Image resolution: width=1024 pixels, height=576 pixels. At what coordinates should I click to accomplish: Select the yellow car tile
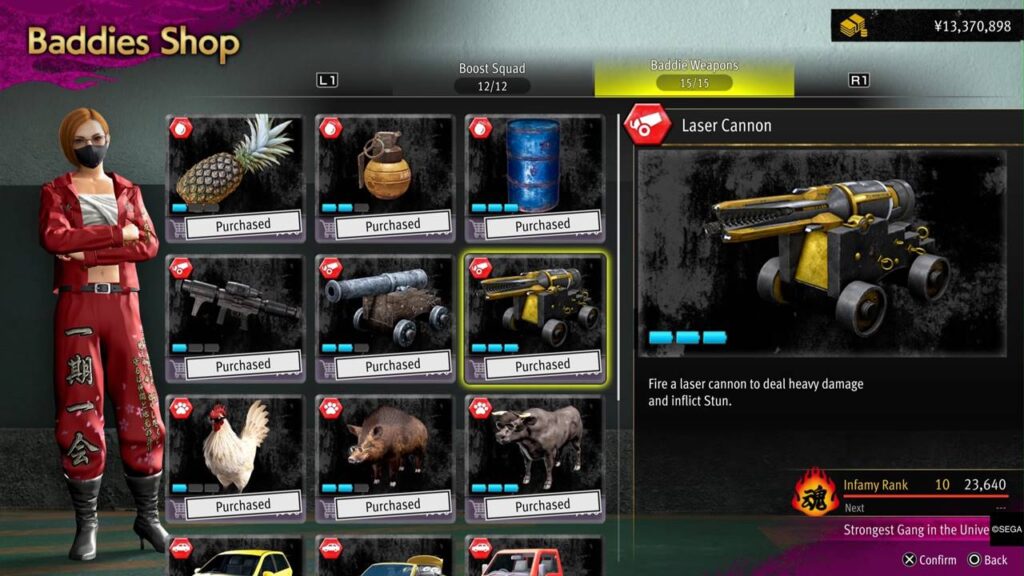tap(235, 557)
